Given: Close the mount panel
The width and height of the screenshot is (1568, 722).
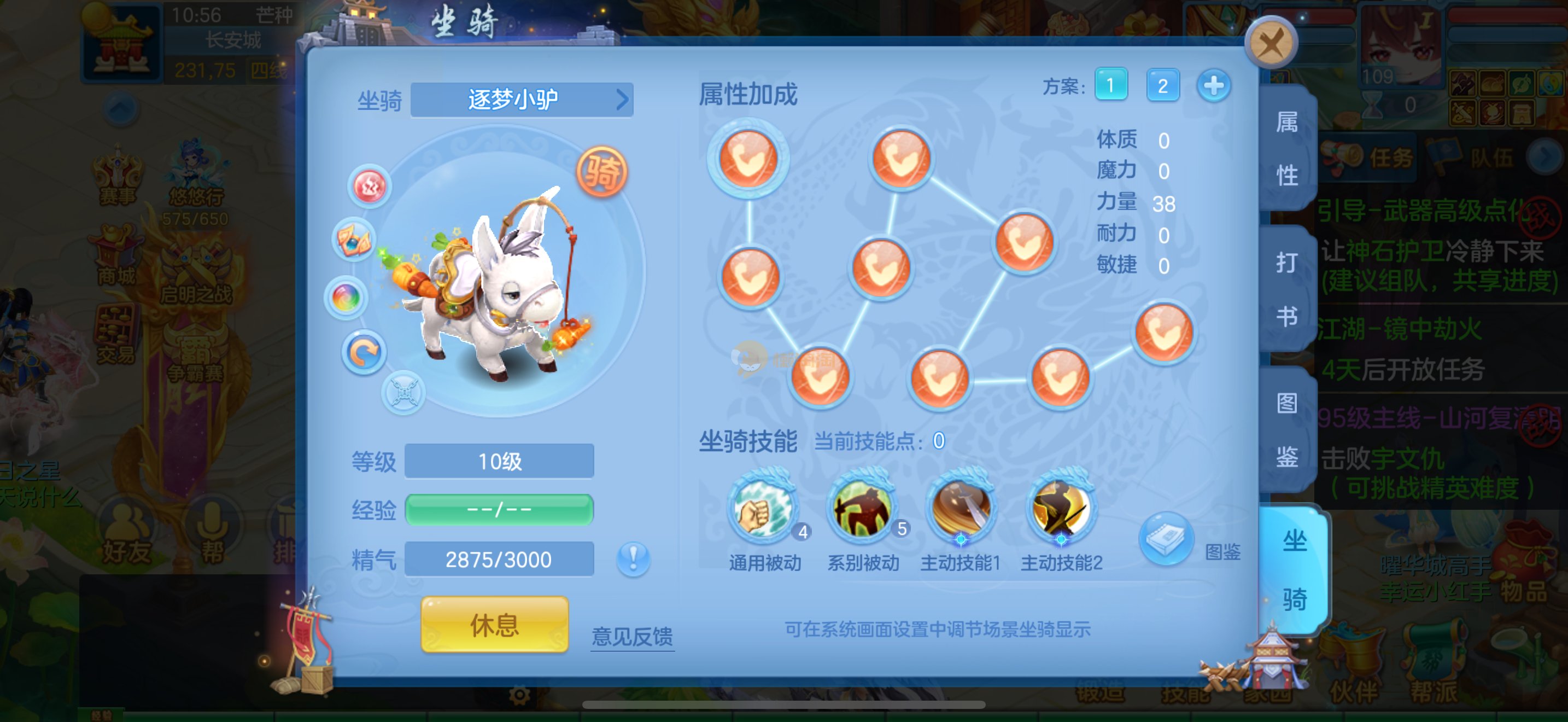Looking at the screenshot, I should click(x=1271, y=43).
